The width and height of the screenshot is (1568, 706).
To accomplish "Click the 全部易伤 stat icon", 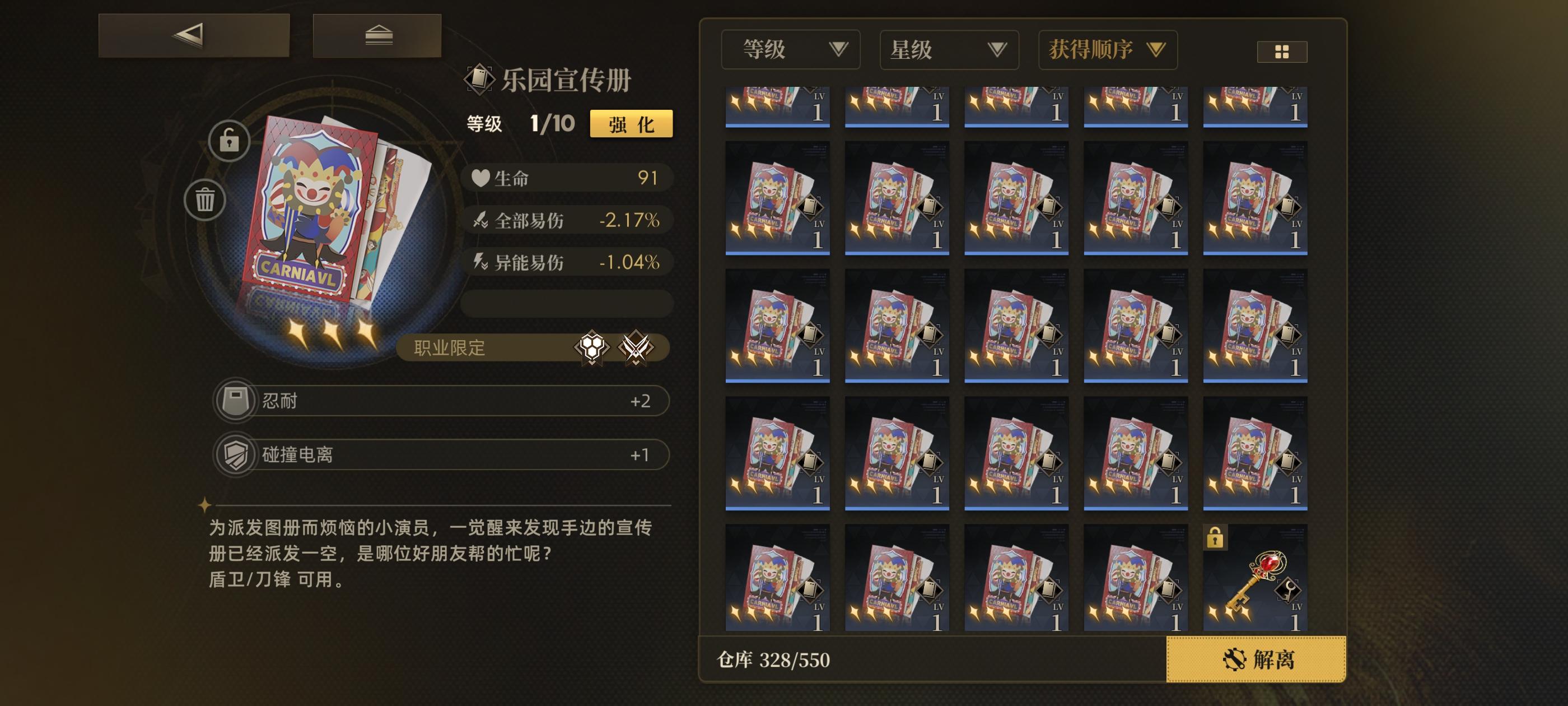I will point(480,221).
